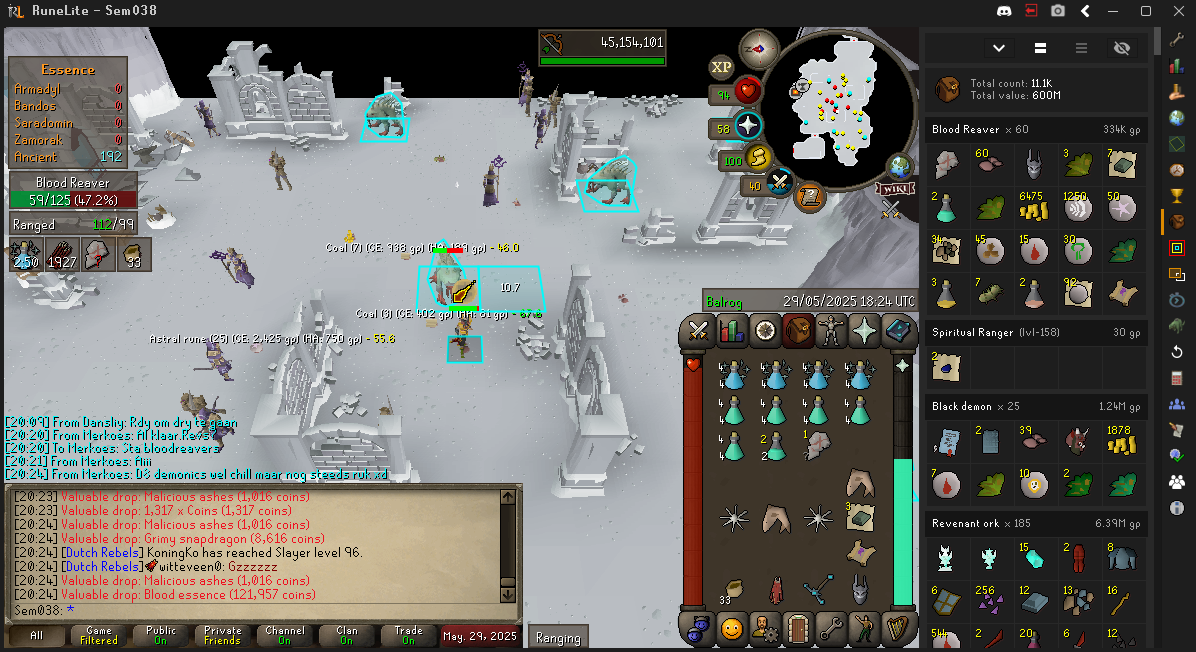Screen dimensions: 1196x652
Task: Open the Logout door tab
Action: pos(798,628)
